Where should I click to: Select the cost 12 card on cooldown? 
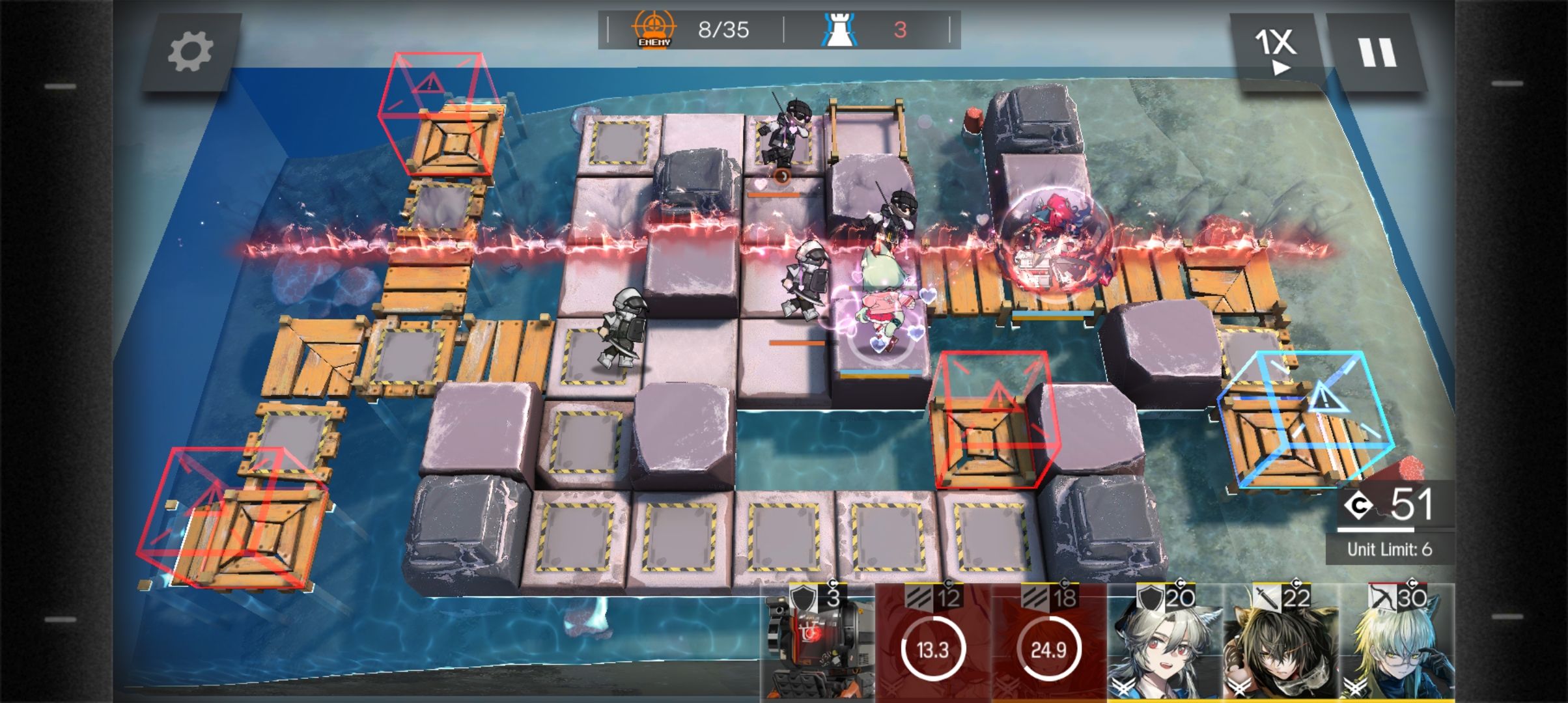[x=932, y=641]
